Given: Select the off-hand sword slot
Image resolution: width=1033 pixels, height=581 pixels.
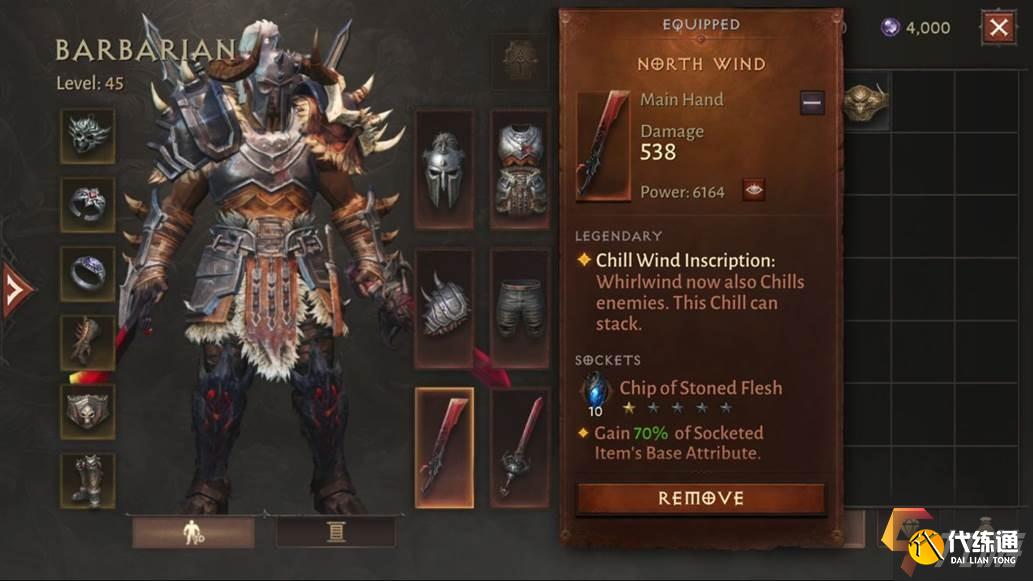Looking at the screenshot, I should [519, 447].
